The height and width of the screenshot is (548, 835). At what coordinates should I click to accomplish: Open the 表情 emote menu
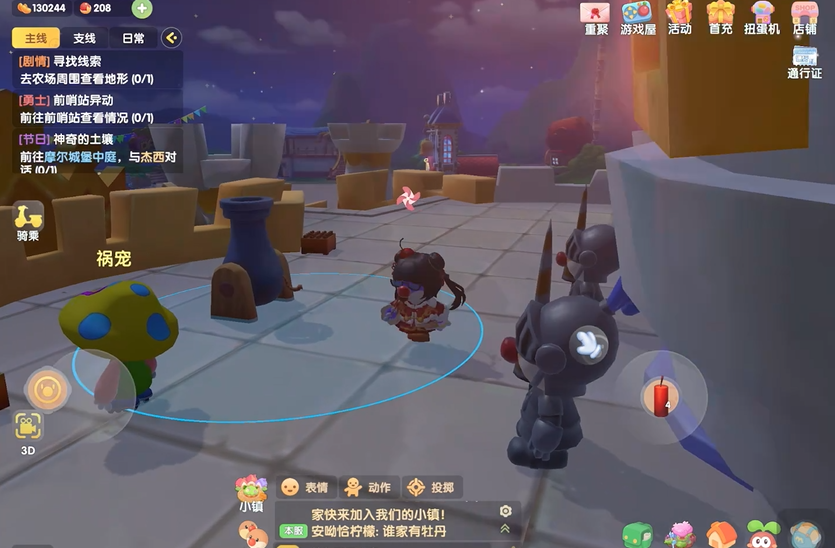point(304,487)
